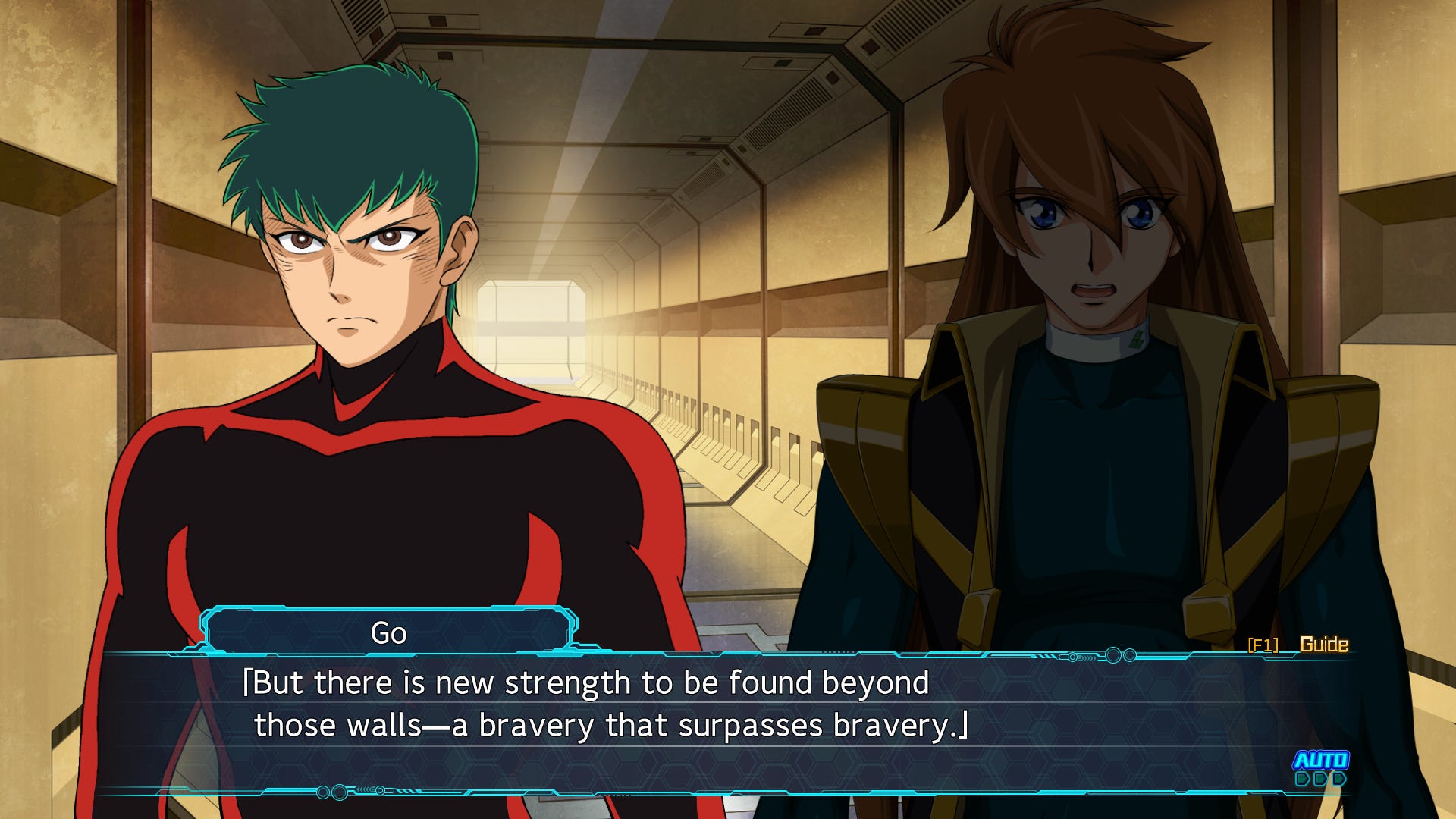Toggle the Guide overlay on
The height and width of the screenshot is (819, 1456).
click(1324, 643)
